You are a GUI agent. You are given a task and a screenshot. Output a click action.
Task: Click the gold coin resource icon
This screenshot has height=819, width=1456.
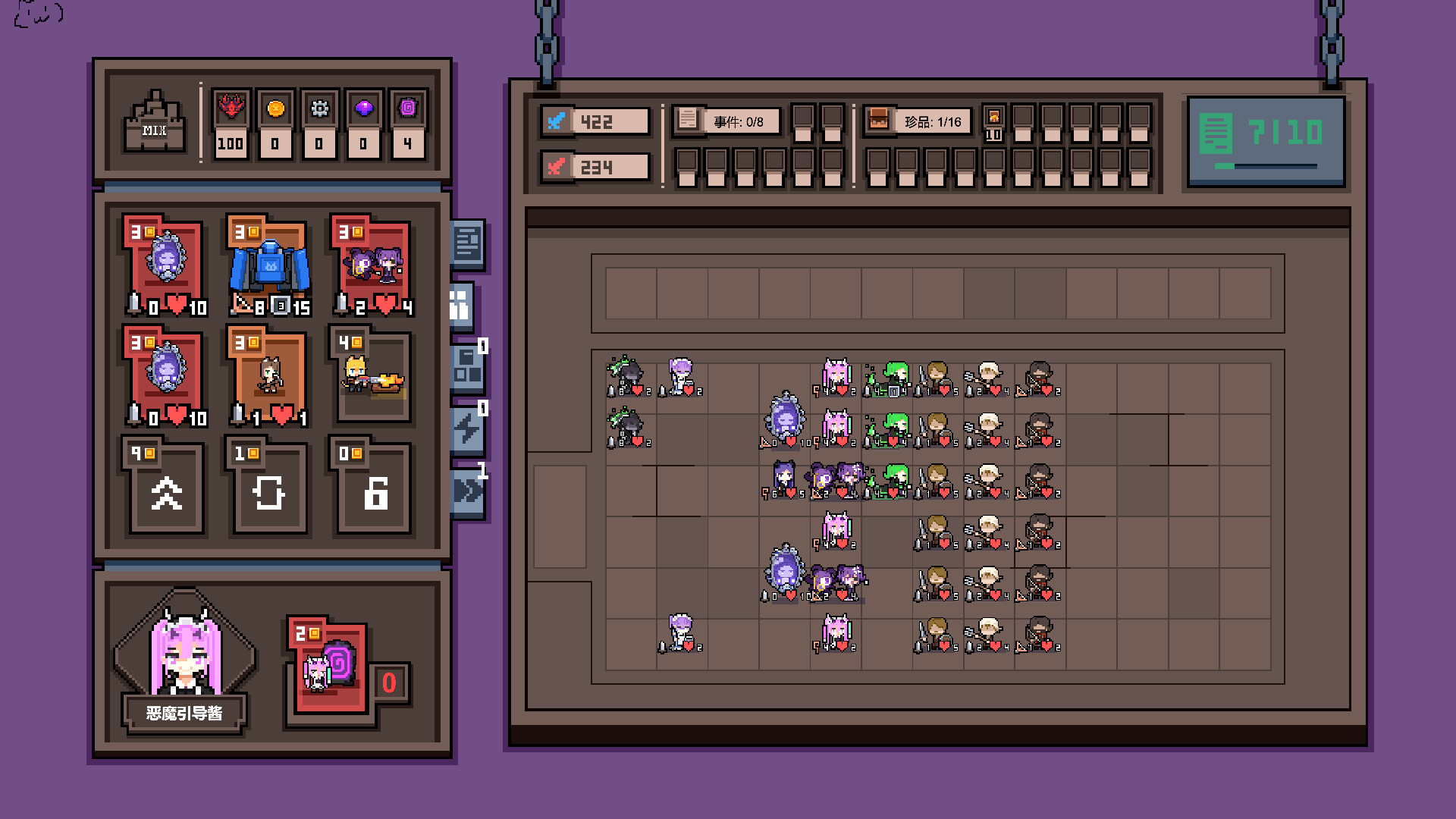click(x=275, y=110)
